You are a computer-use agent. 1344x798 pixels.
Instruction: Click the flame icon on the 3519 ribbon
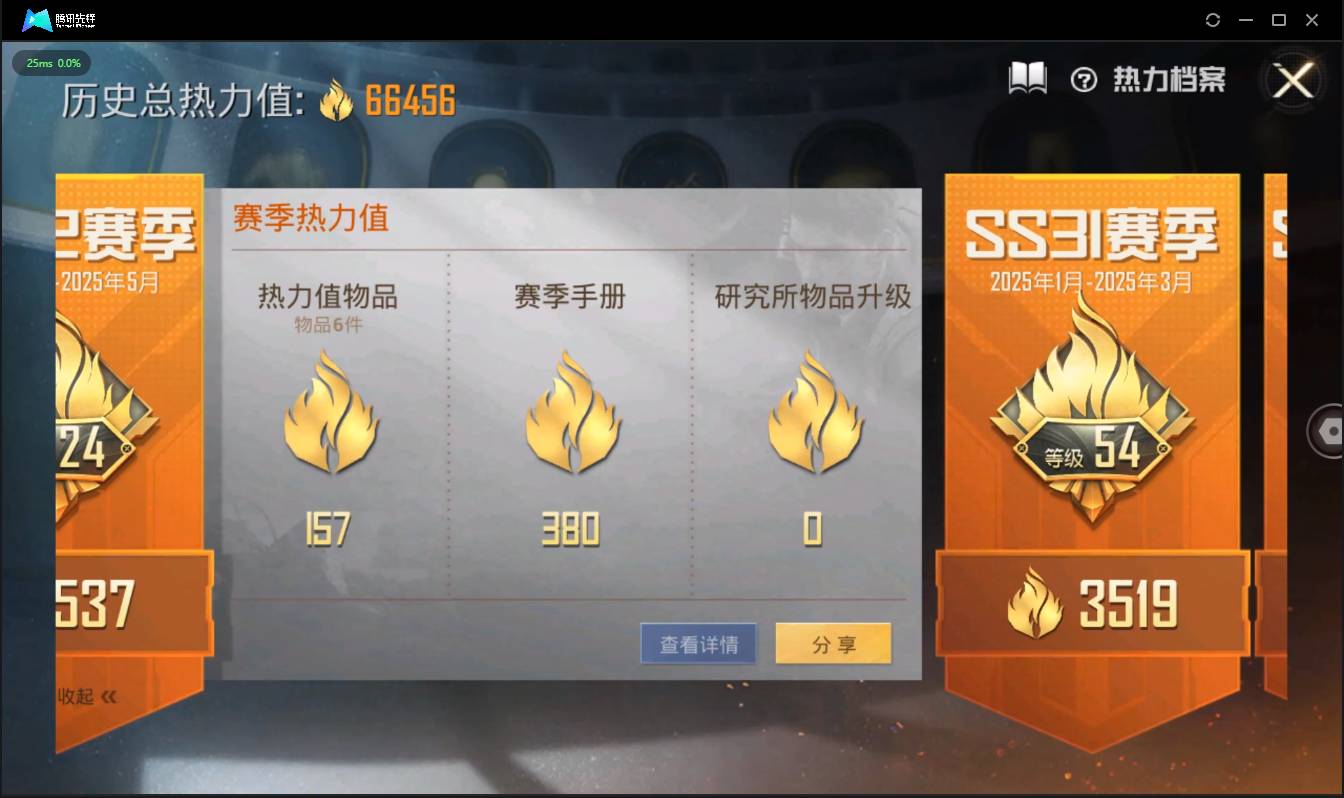1033,600
